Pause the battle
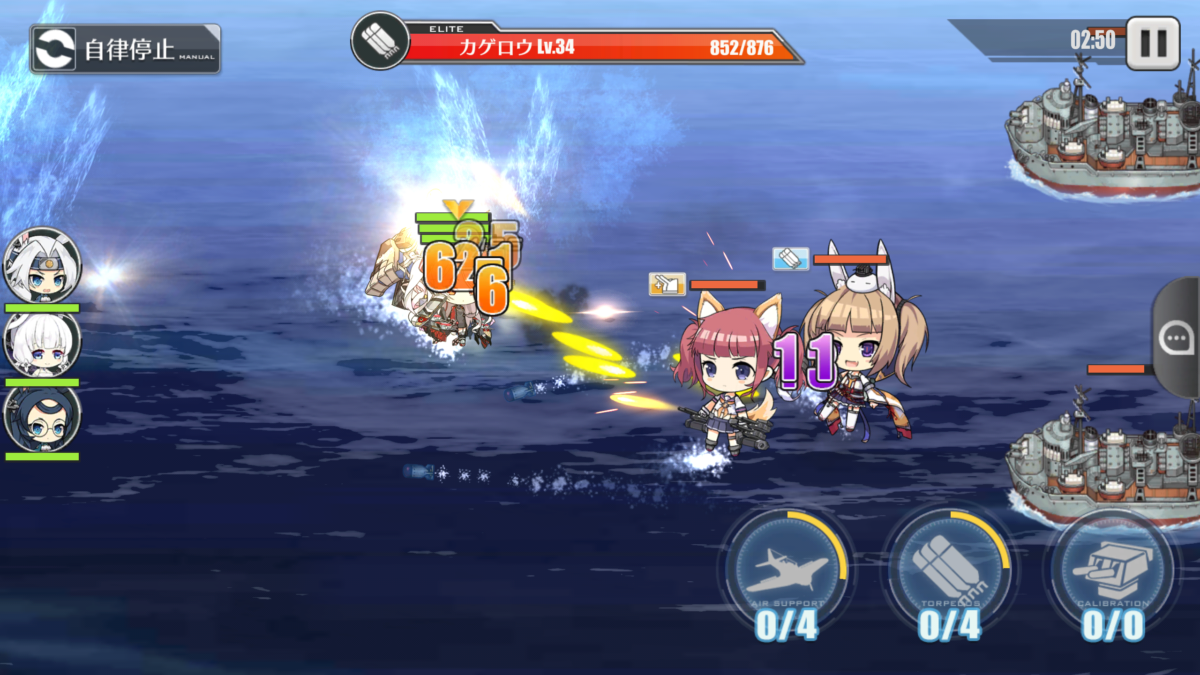The height and width of the screenshot is (675, 1200). (1152, 43)
